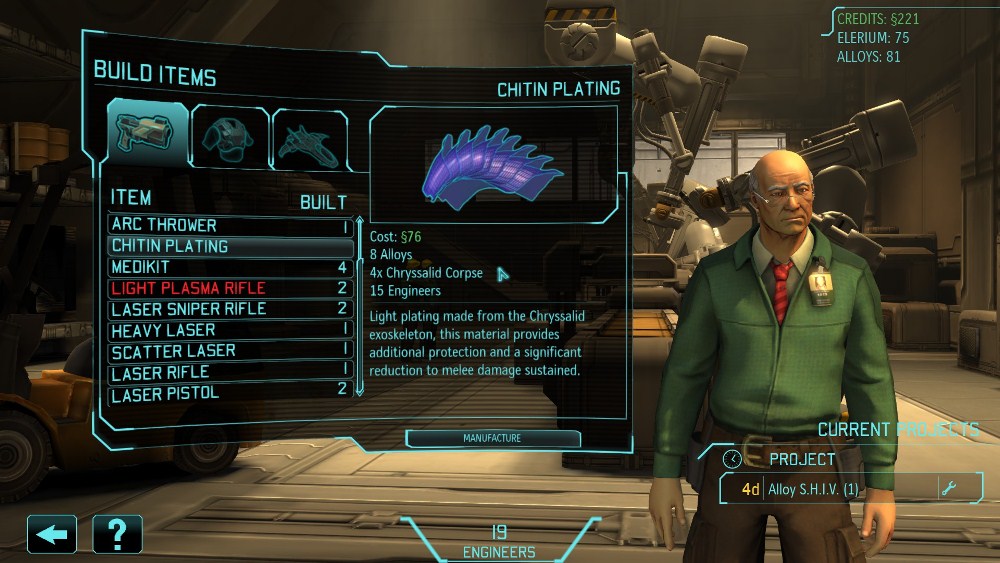The height and width of the screenshot is (563, 1000).
Task: Go back with the arrow button
Action: tap(52, 534)
